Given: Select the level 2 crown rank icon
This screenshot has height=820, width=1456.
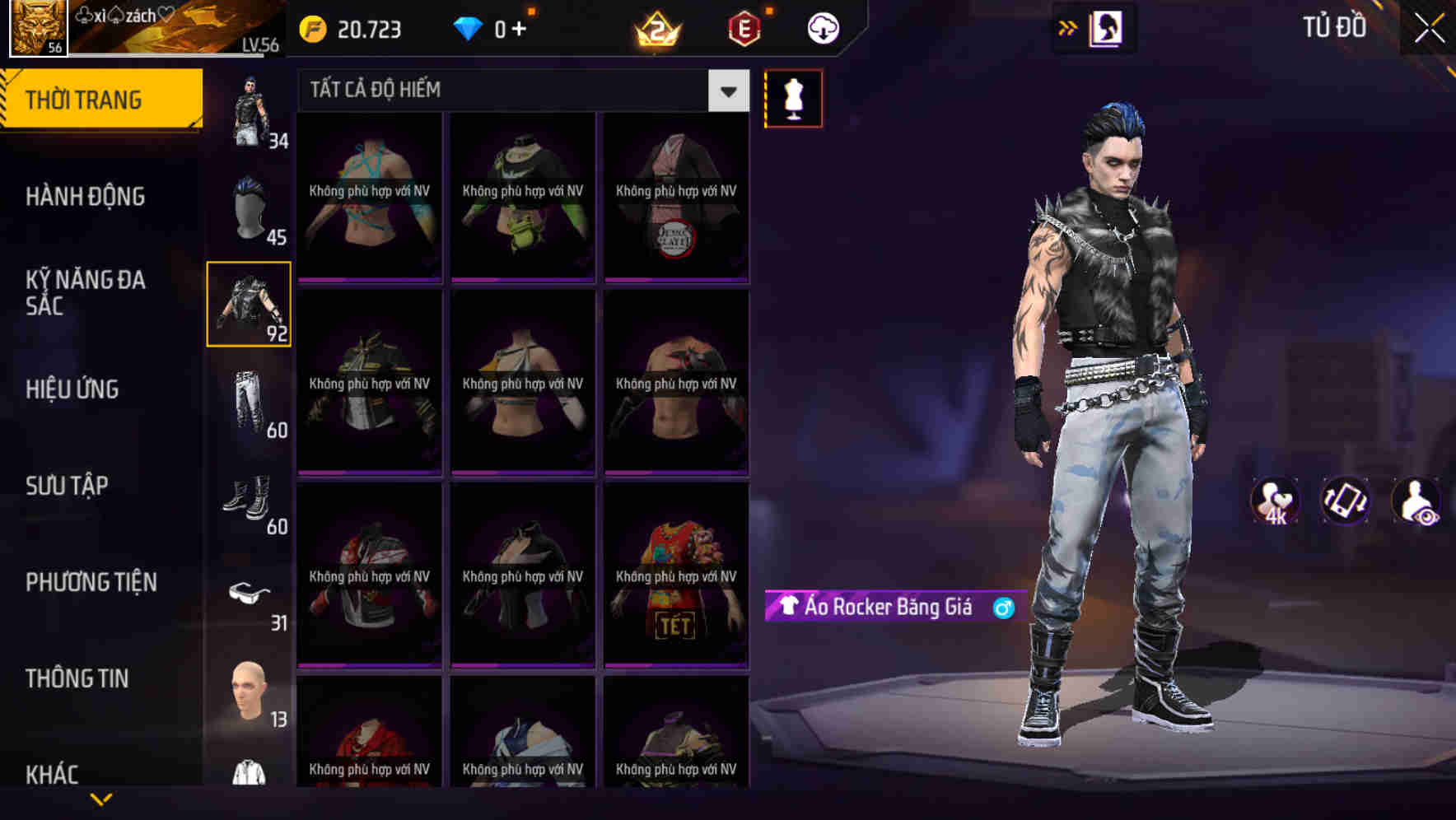Looking at the screenshot, I should click(658, 30).
